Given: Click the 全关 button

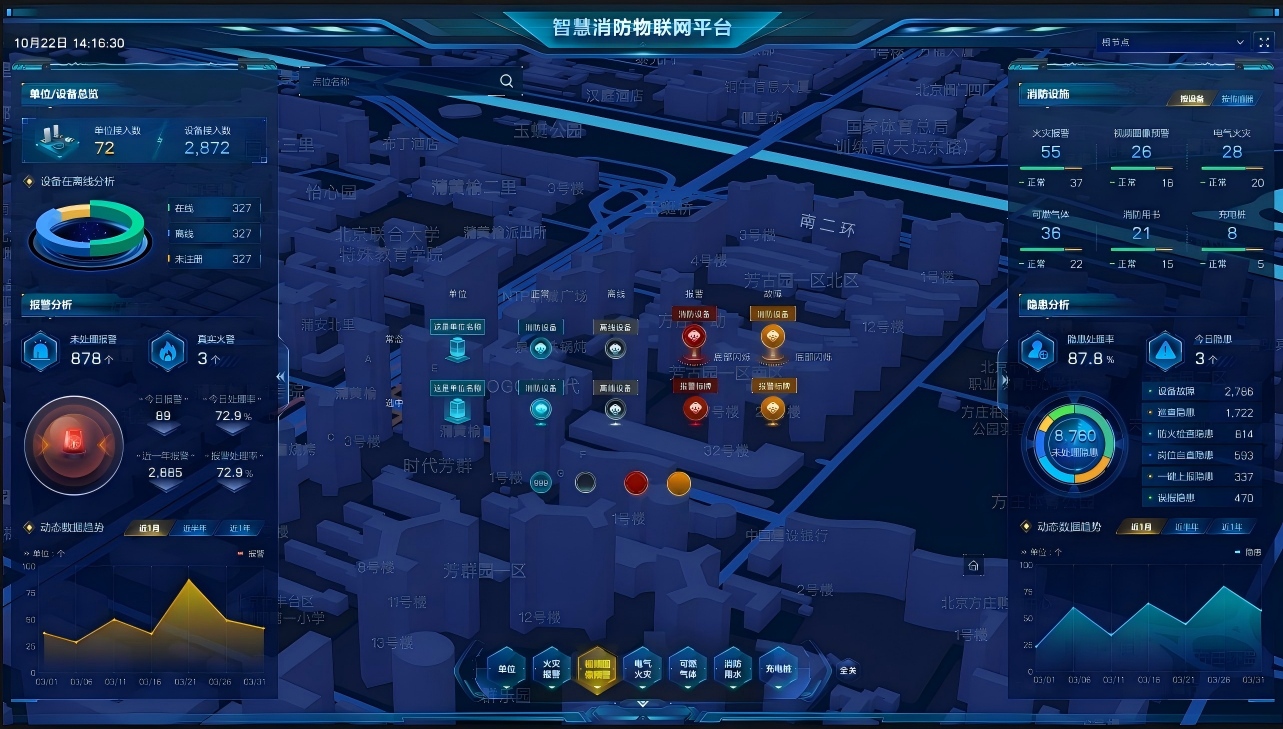Looking at the screenshot, I should point(847,670).
